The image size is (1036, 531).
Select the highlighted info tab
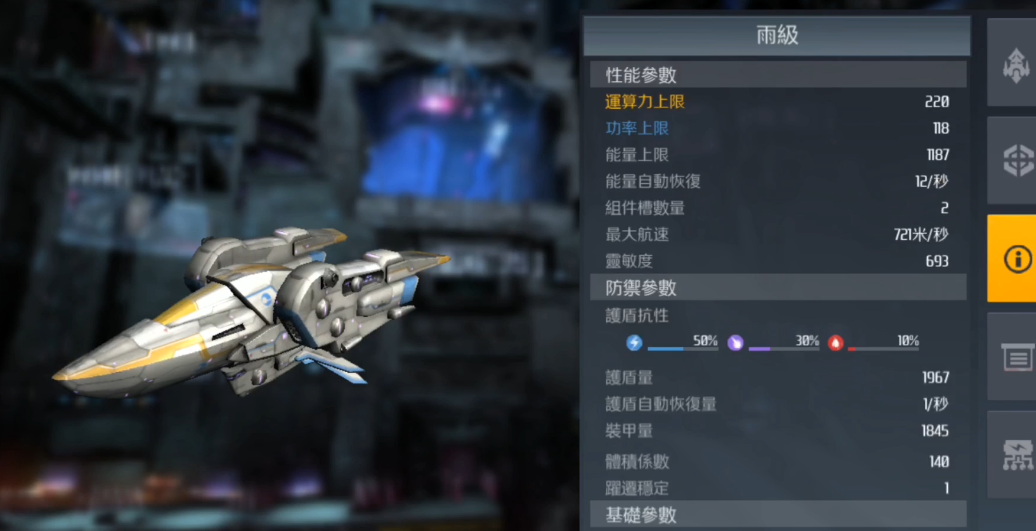click(x=1014, y=258)
